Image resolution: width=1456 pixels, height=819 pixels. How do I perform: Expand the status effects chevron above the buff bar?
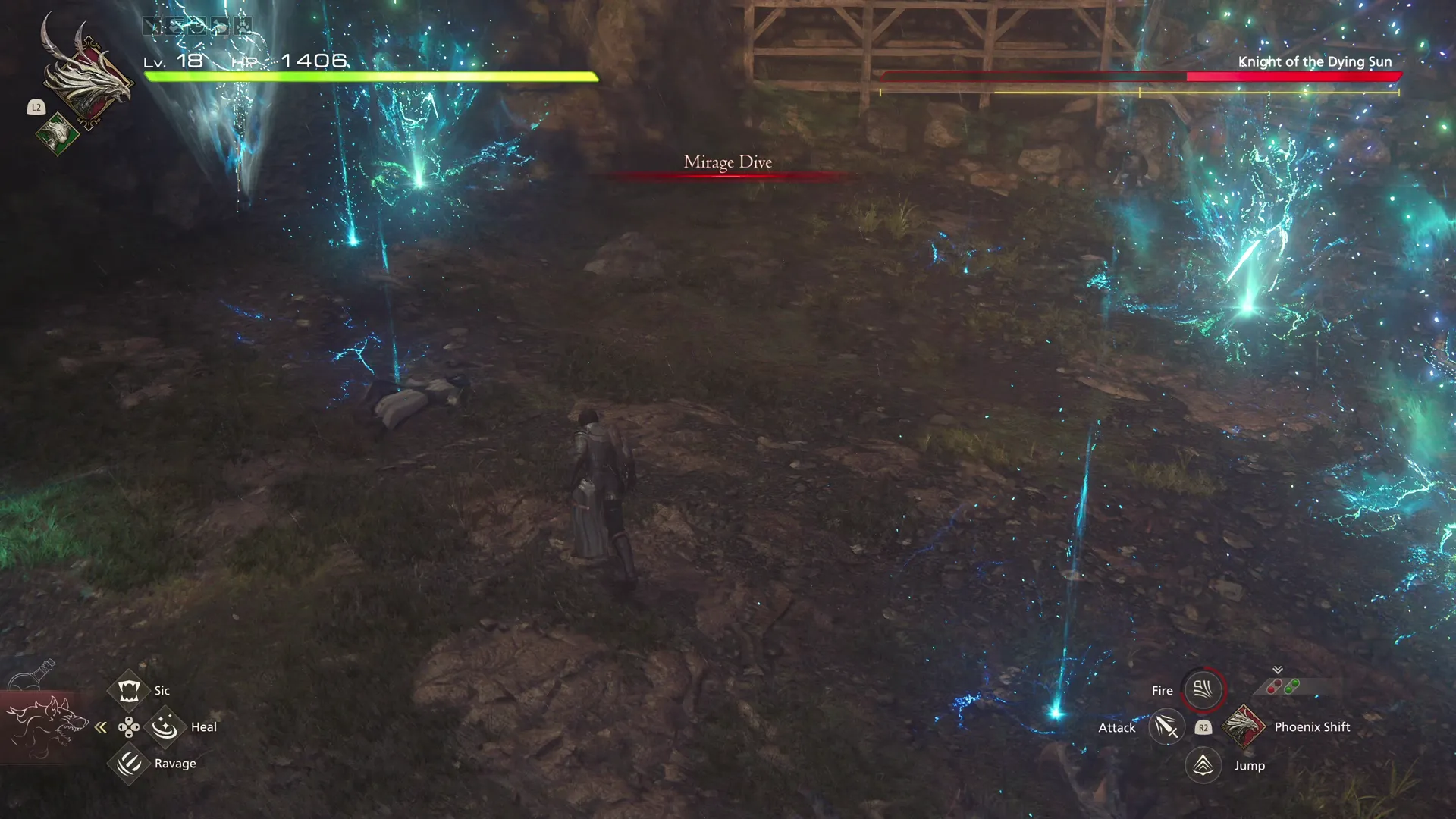click(1278, 669)
